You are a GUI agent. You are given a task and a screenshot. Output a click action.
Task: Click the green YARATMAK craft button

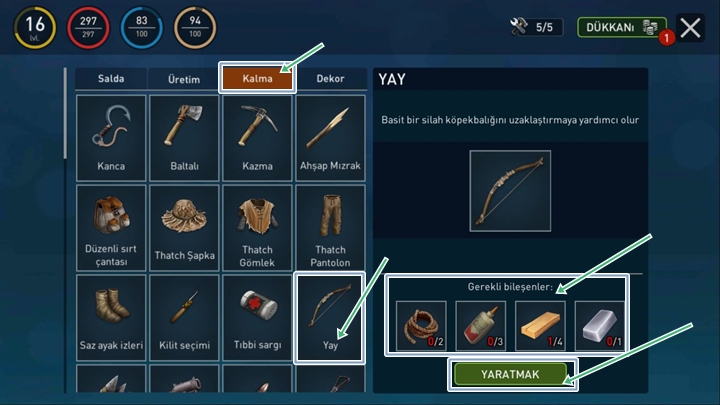tap(511, 373)
